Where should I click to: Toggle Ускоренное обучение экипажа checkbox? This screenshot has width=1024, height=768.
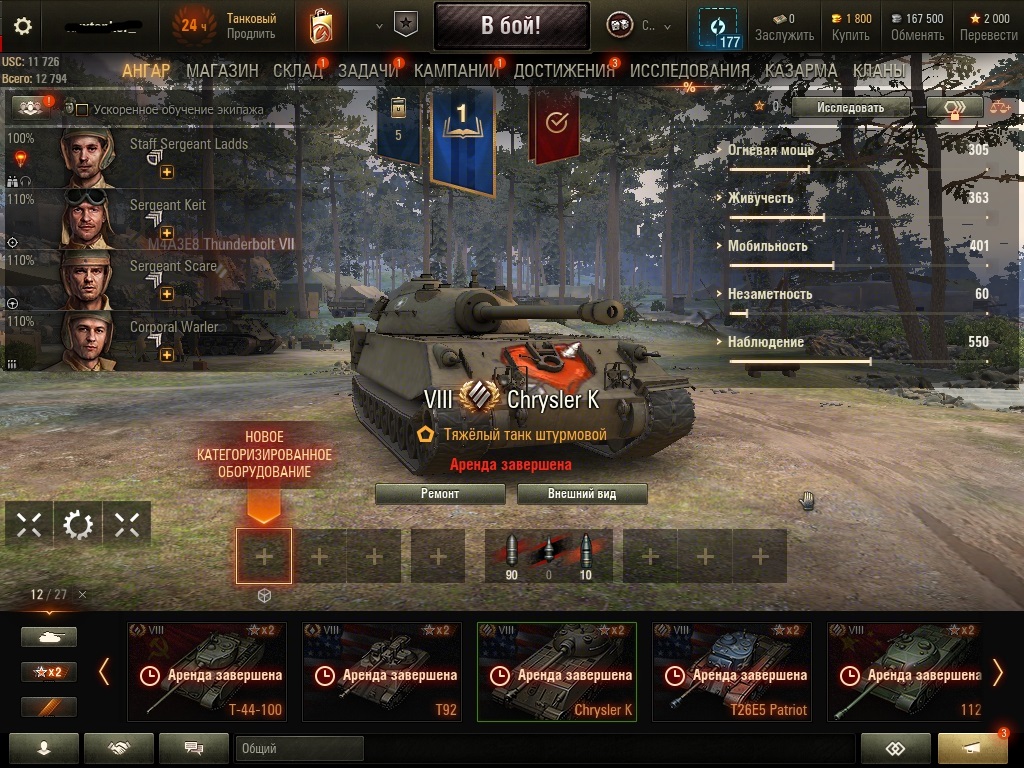[83, 110]
